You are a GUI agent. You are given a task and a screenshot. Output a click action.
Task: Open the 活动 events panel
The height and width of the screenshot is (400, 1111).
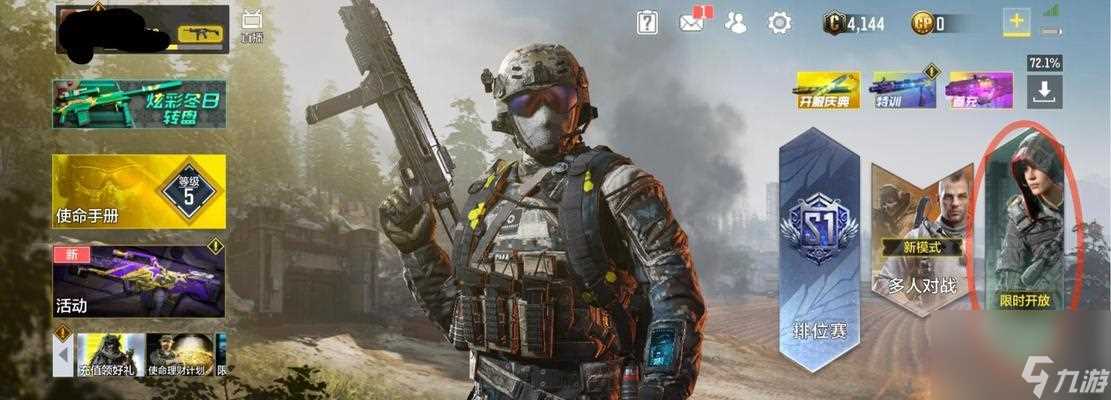[x=140, y=280]
